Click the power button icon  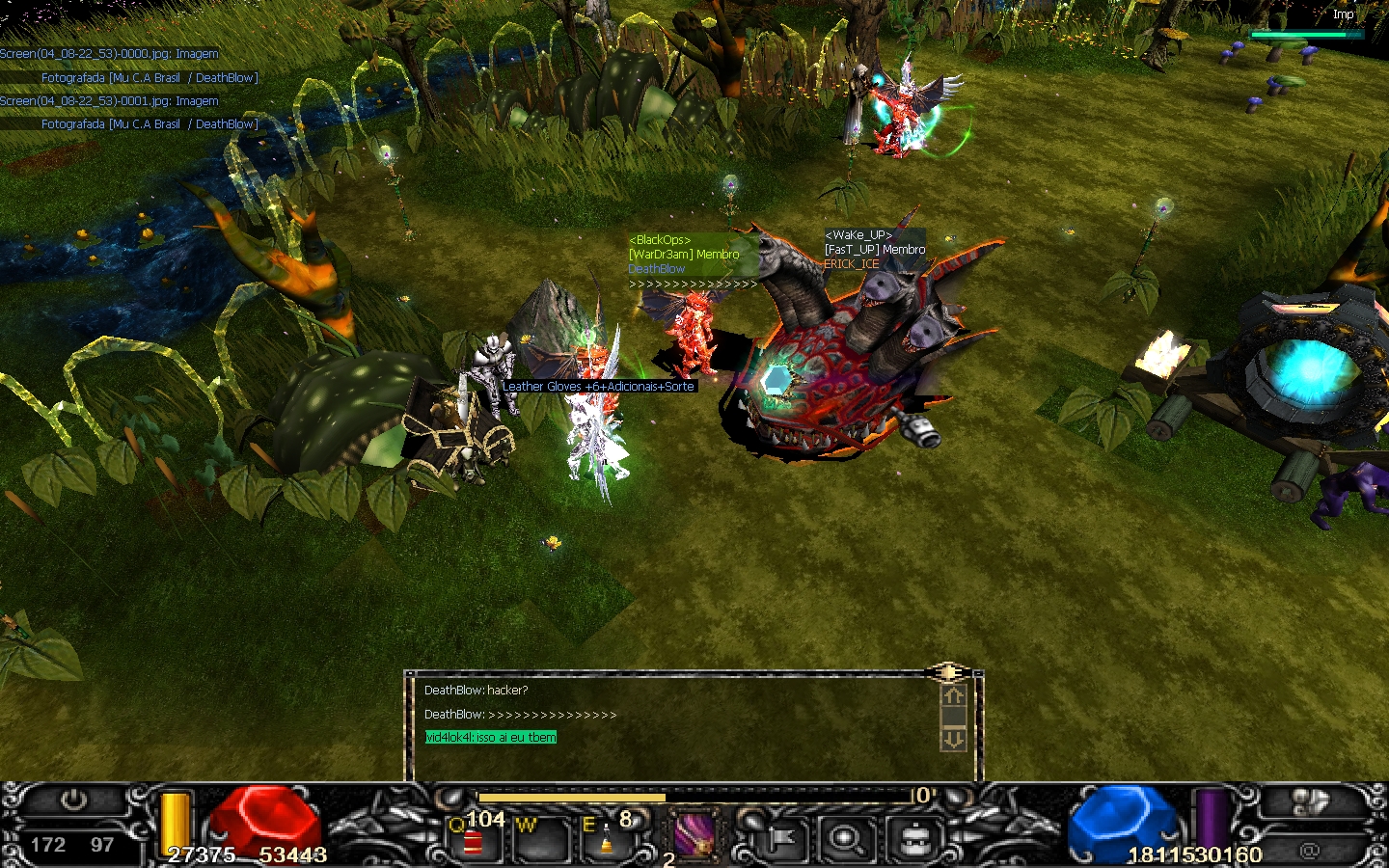74,800
